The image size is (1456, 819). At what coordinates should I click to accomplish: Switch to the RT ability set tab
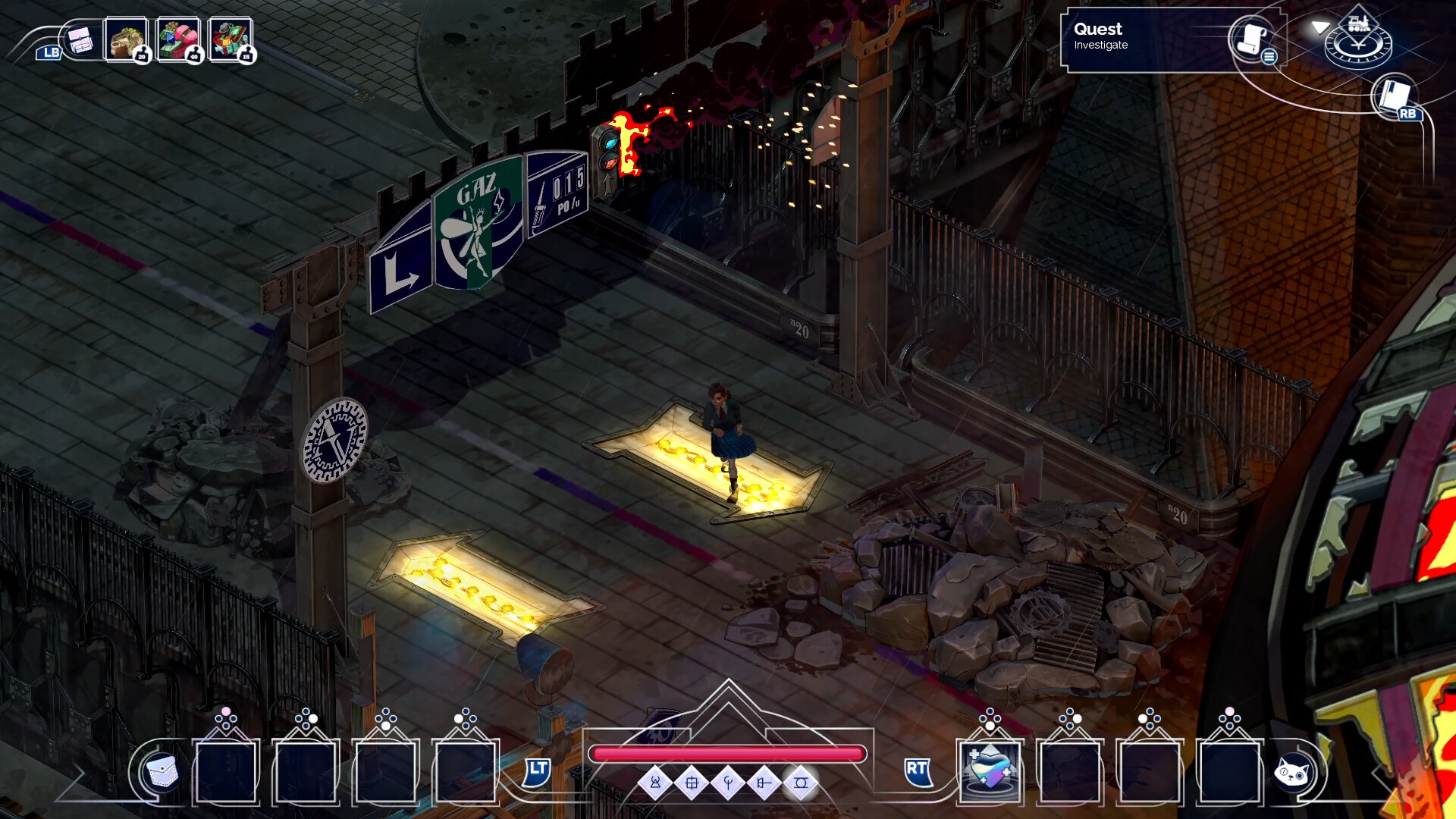click(x=918, y=773)
